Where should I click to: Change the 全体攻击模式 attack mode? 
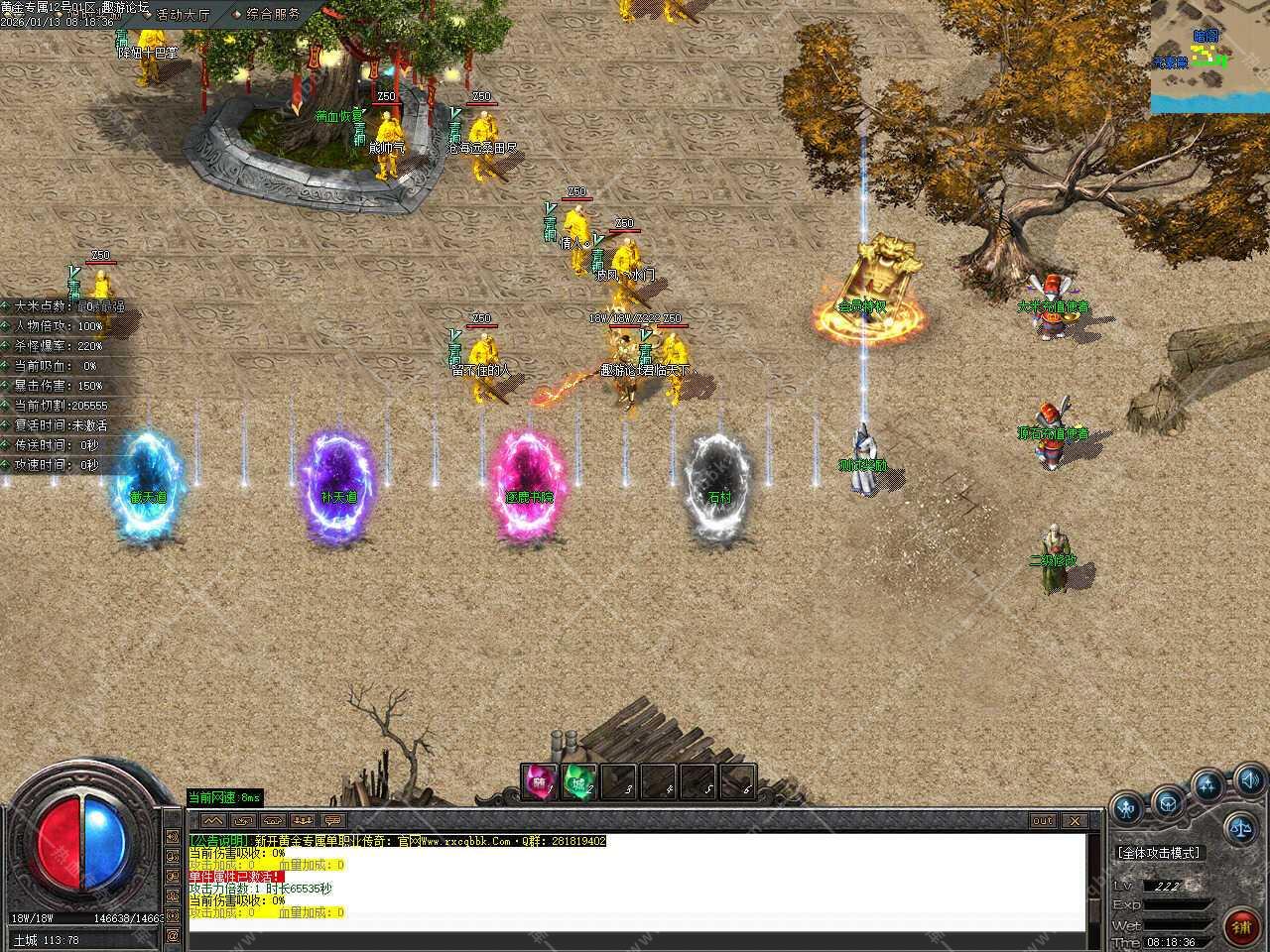tap(1158, 853)
